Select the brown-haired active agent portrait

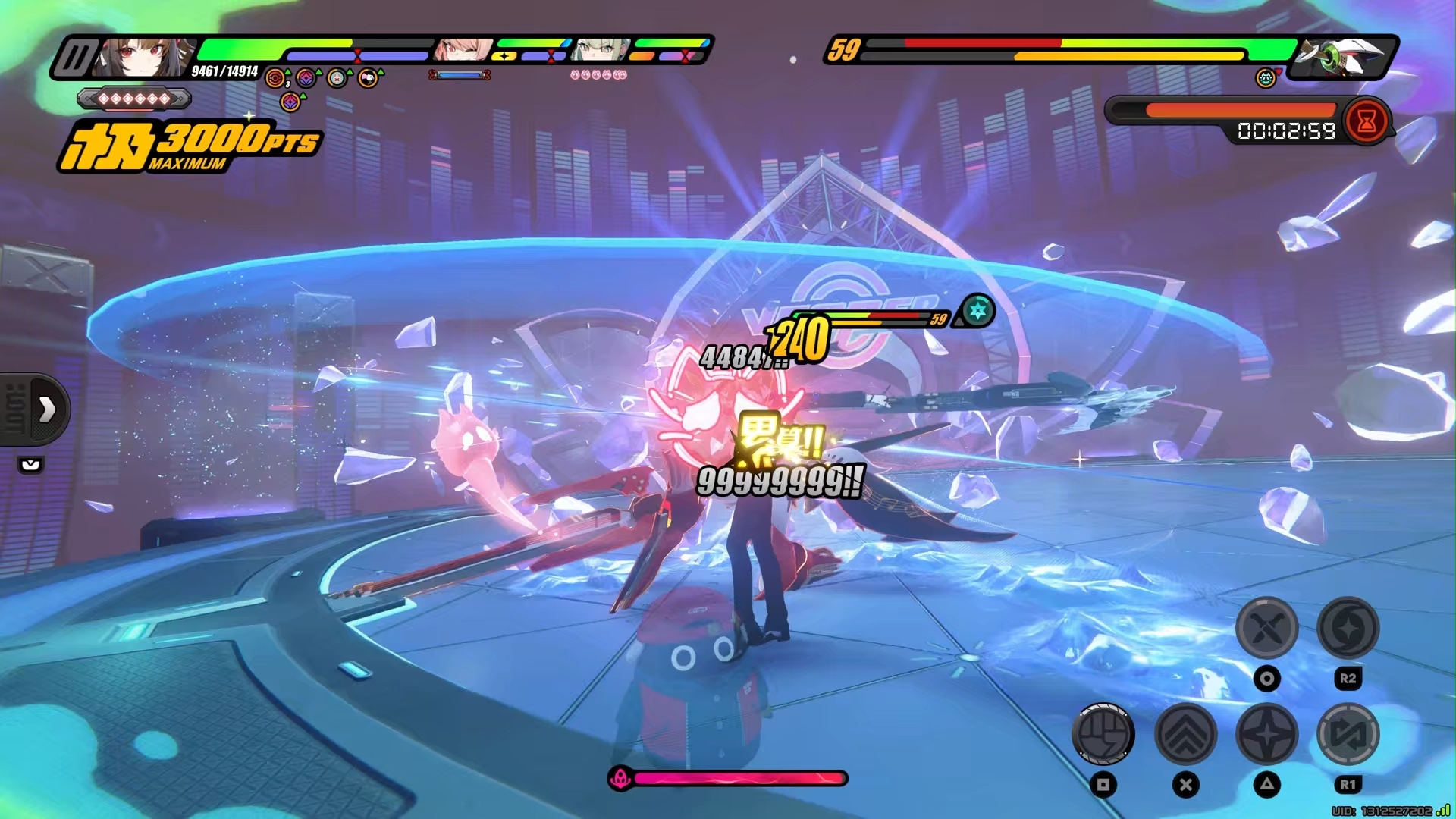pos(146,56)
